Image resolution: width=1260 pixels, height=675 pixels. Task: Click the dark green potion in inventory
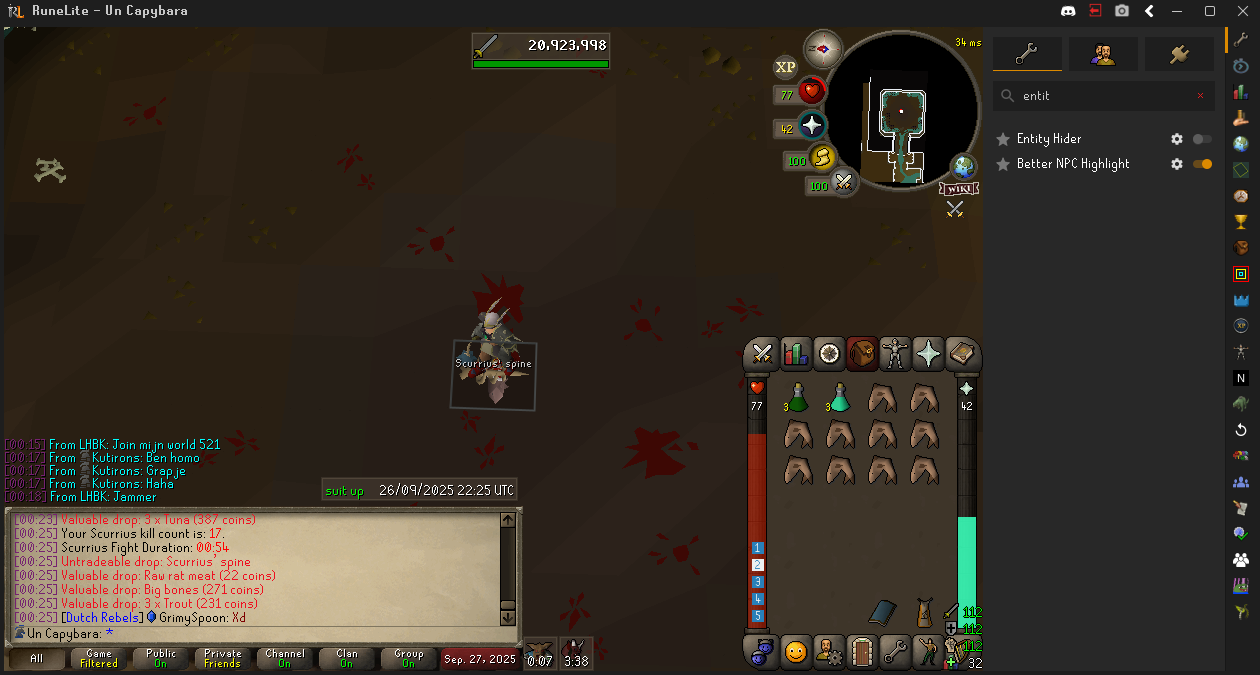(x=798, y=398)
